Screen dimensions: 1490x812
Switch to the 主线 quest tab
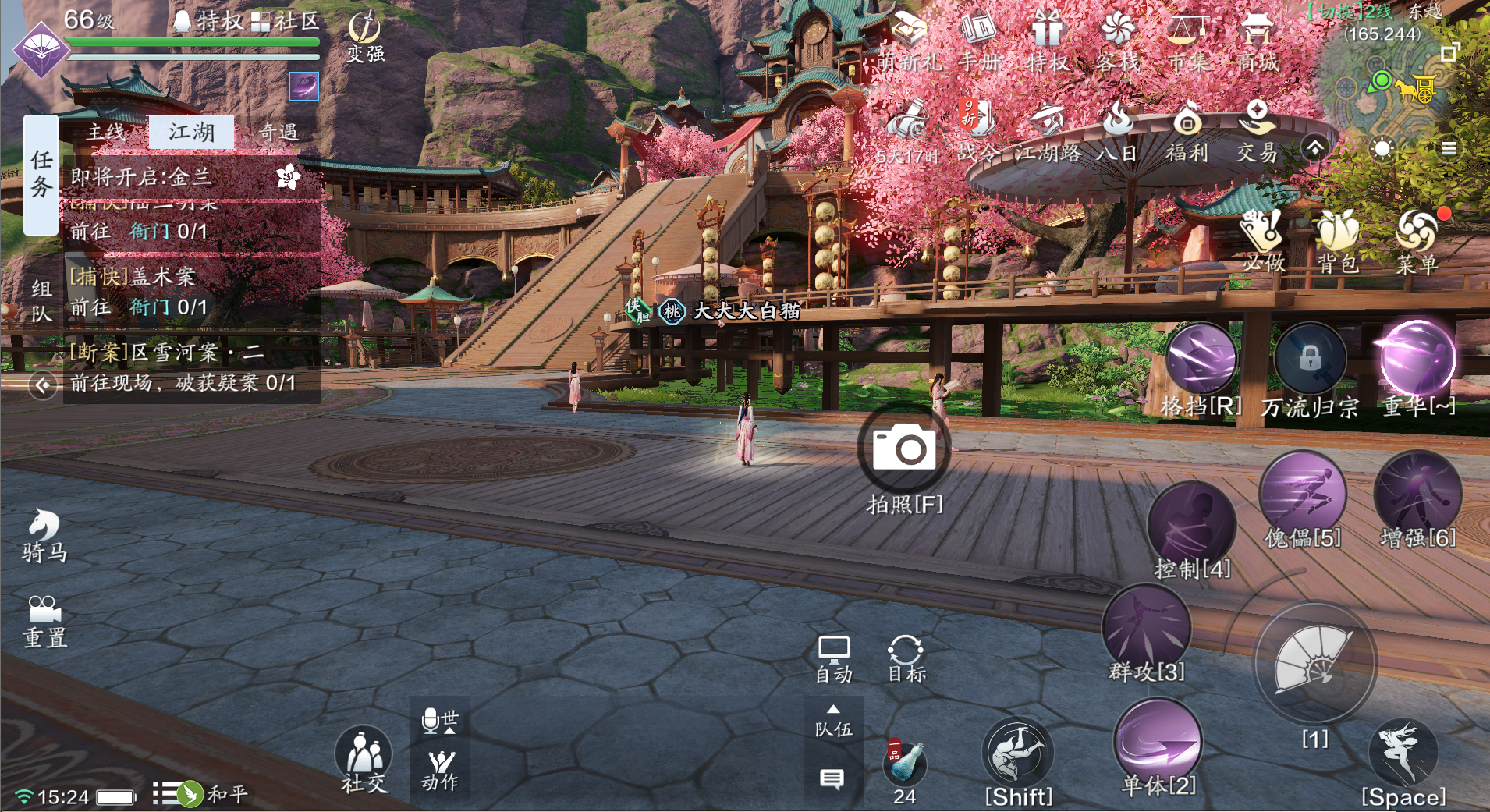106,132
